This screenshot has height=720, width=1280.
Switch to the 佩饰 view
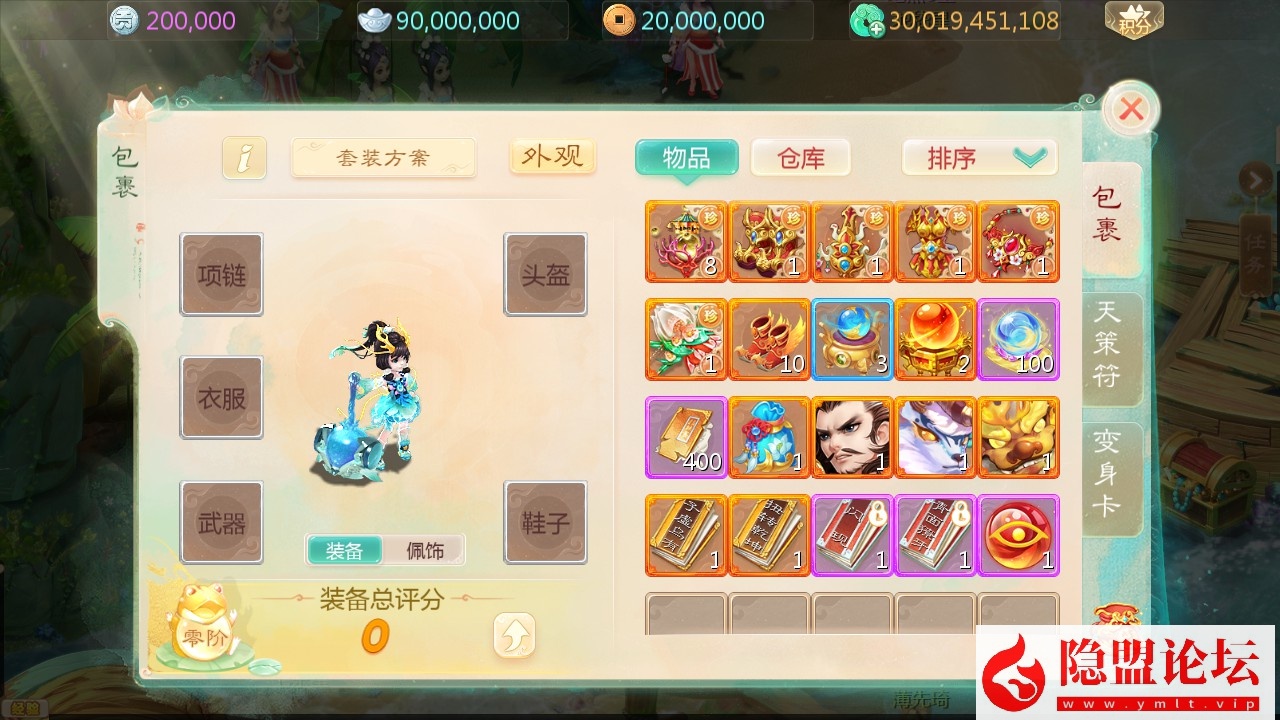pos(424,550)
